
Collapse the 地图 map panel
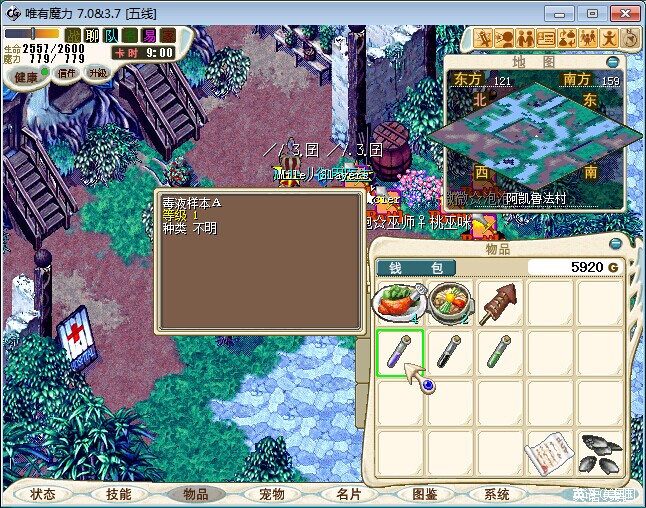click(614, 60)
